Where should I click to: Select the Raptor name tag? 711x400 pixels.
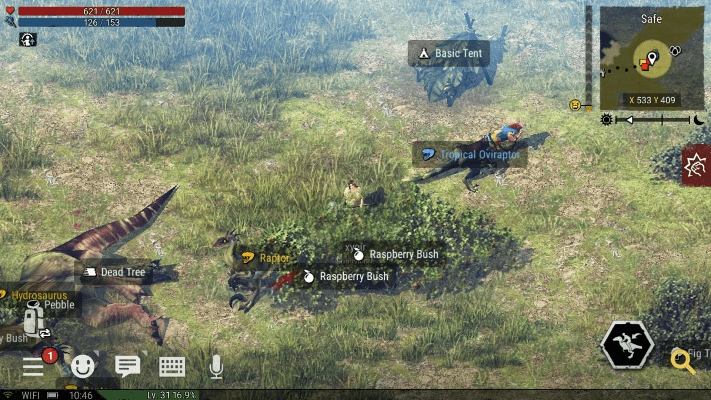click(x=266, y=258)
